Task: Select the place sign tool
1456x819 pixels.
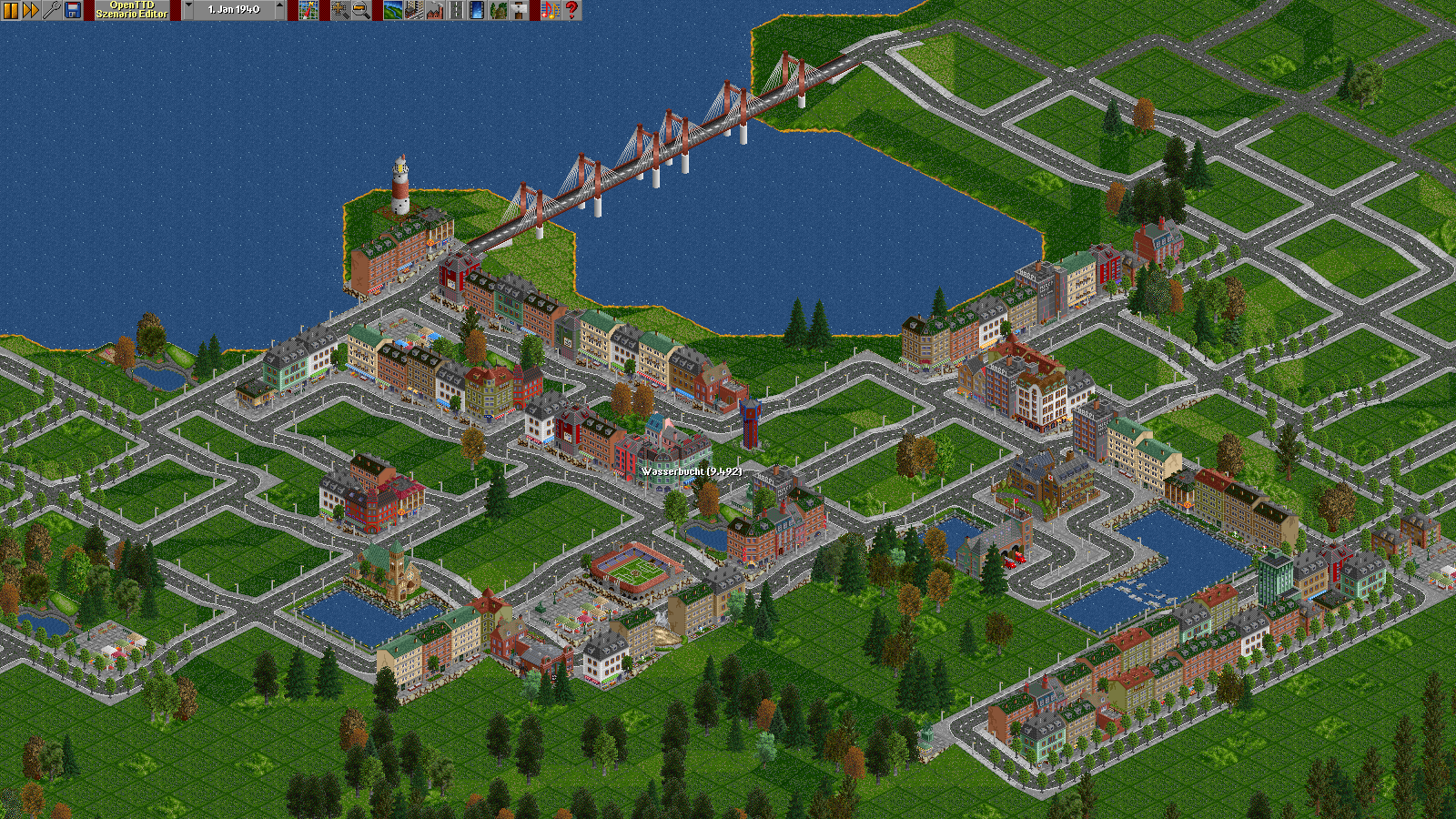Action: [519, 10]
